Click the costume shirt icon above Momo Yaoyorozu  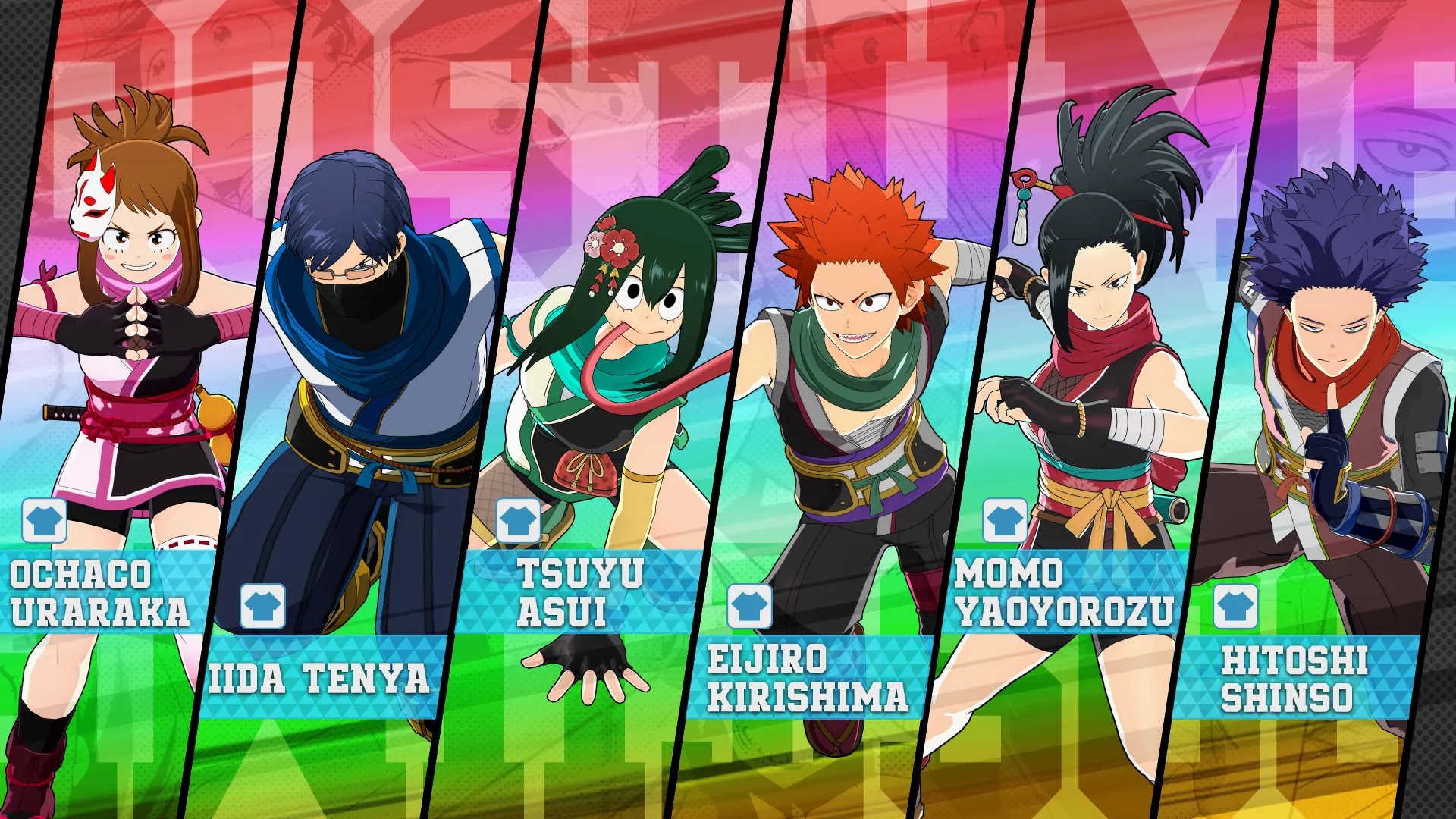(1006, 521)
